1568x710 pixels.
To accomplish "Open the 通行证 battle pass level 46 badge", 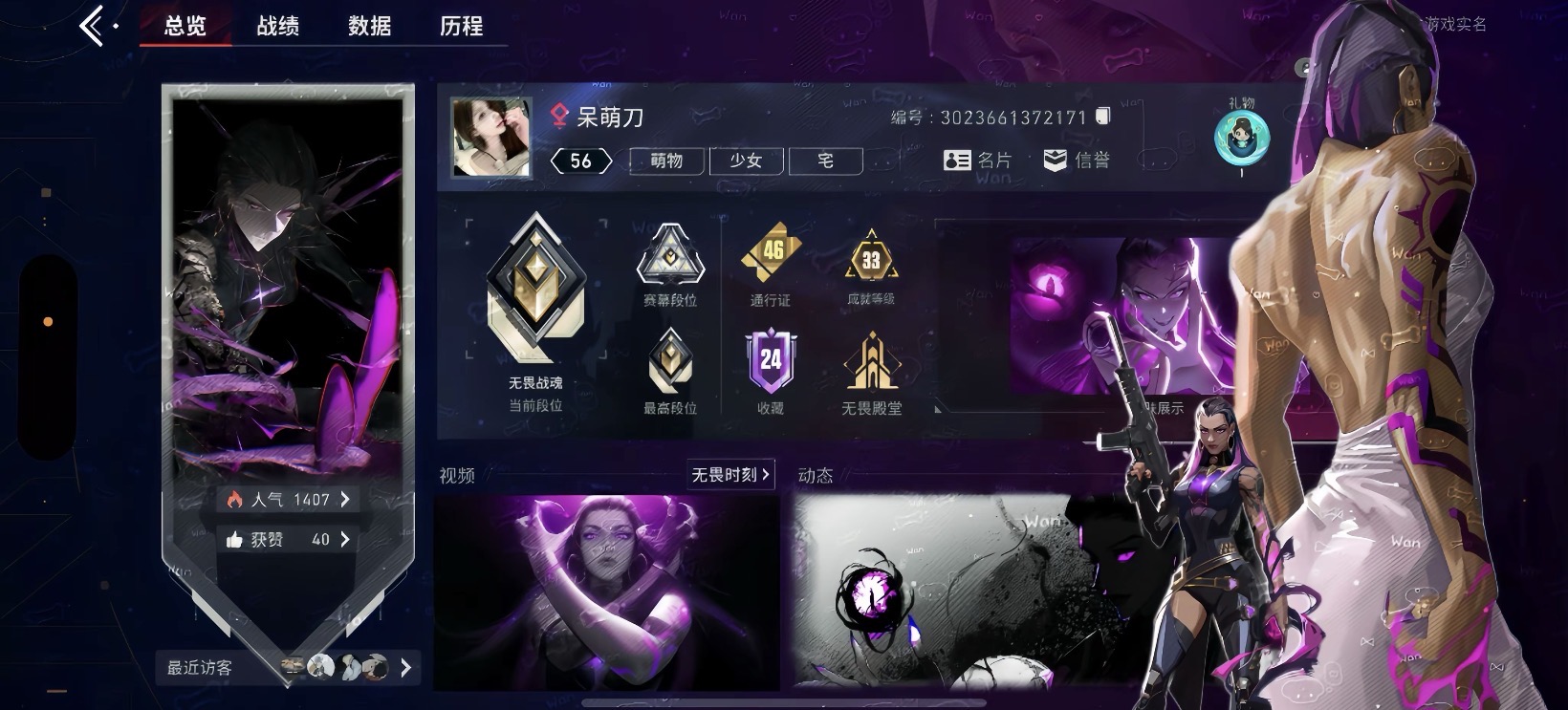I will click(x=771, y=253).
